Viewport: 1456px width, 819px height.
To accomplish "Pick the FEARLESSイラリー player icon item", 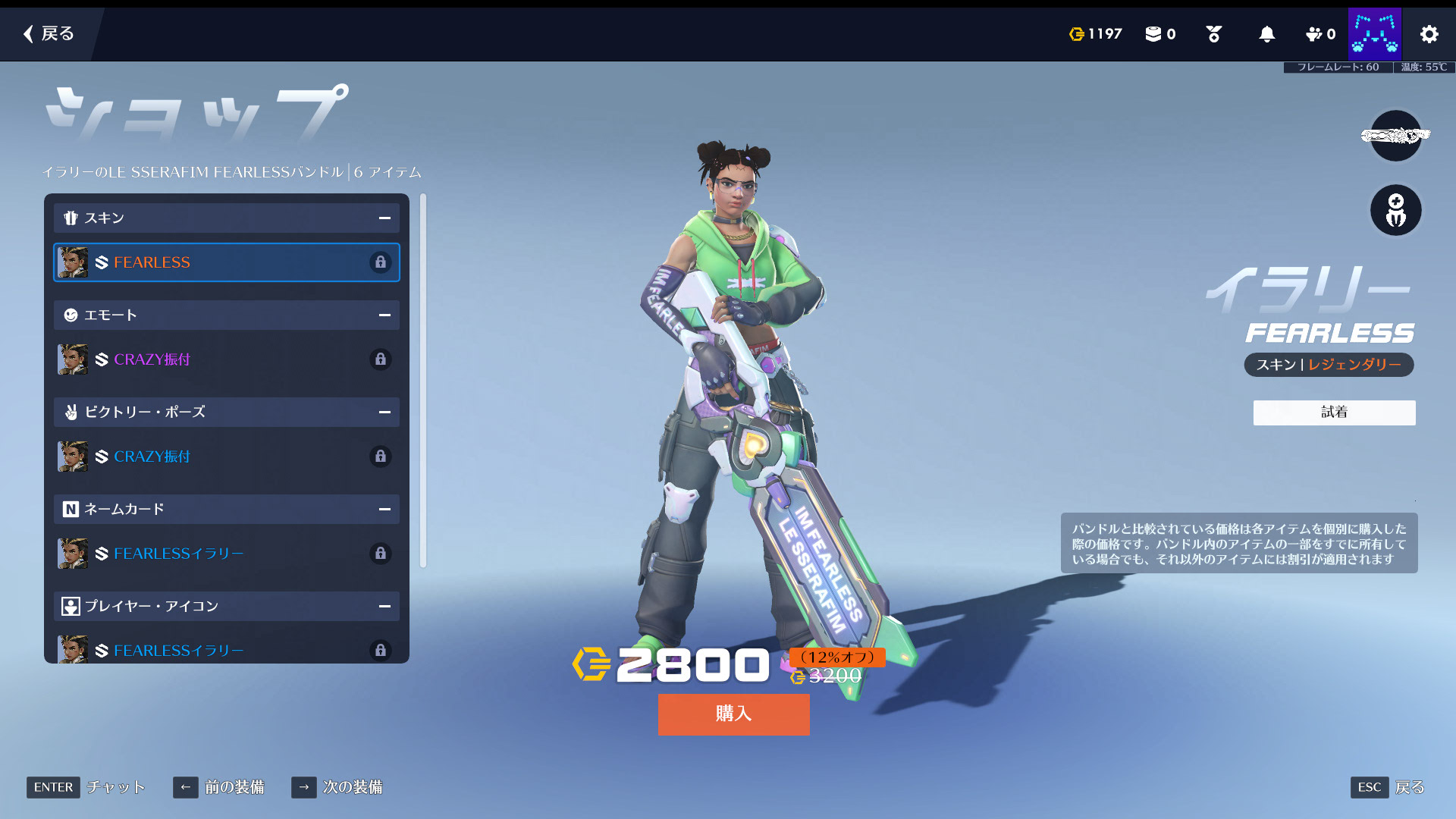I will pos(226,650).
